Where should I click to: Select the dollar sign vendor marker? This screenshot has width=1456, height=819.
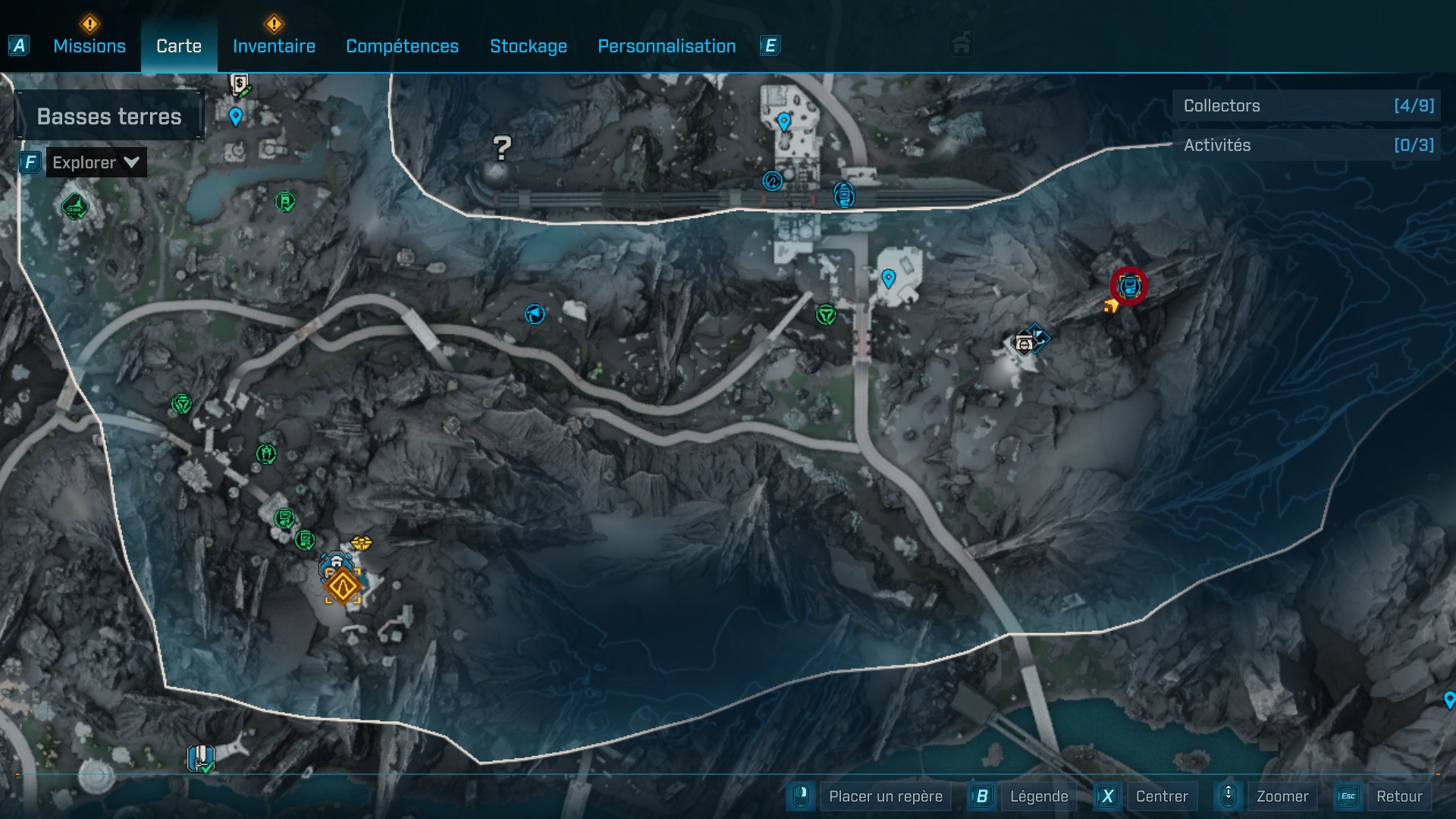(240, 83)
